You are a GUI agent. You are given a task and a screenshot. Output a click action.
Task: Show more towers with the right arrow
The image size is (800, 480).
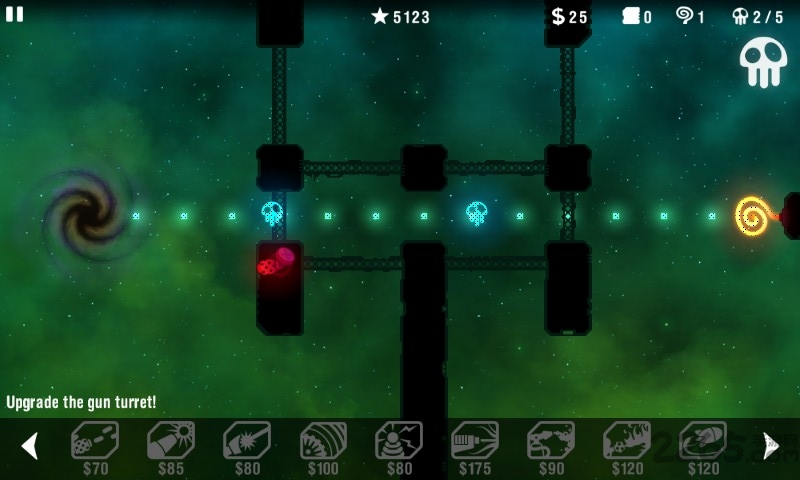point(770,445)
